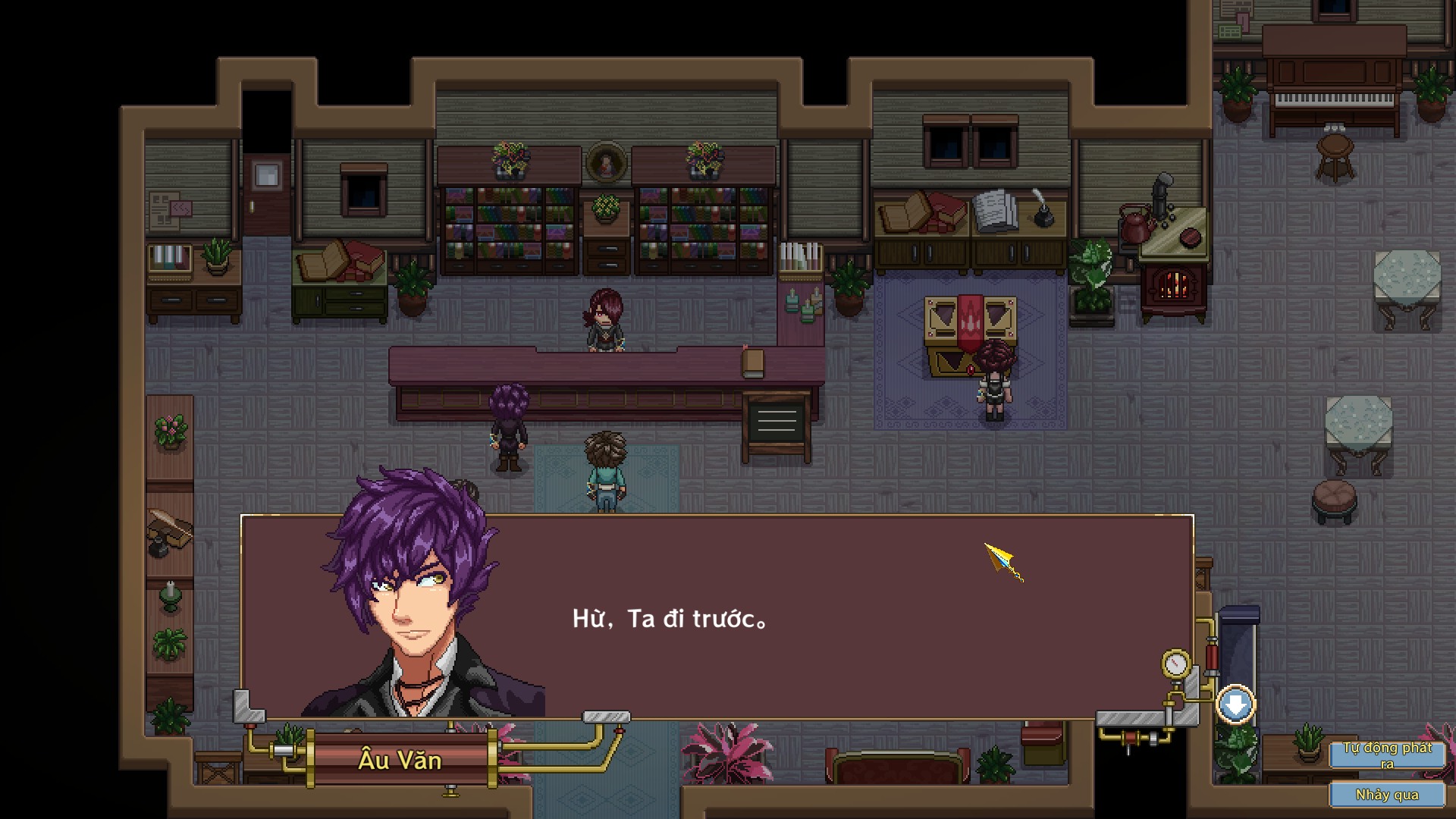Click the blackboard menu sign near counter
The height and width of the screenshot is (819, 1456).
tap(777, 421)
